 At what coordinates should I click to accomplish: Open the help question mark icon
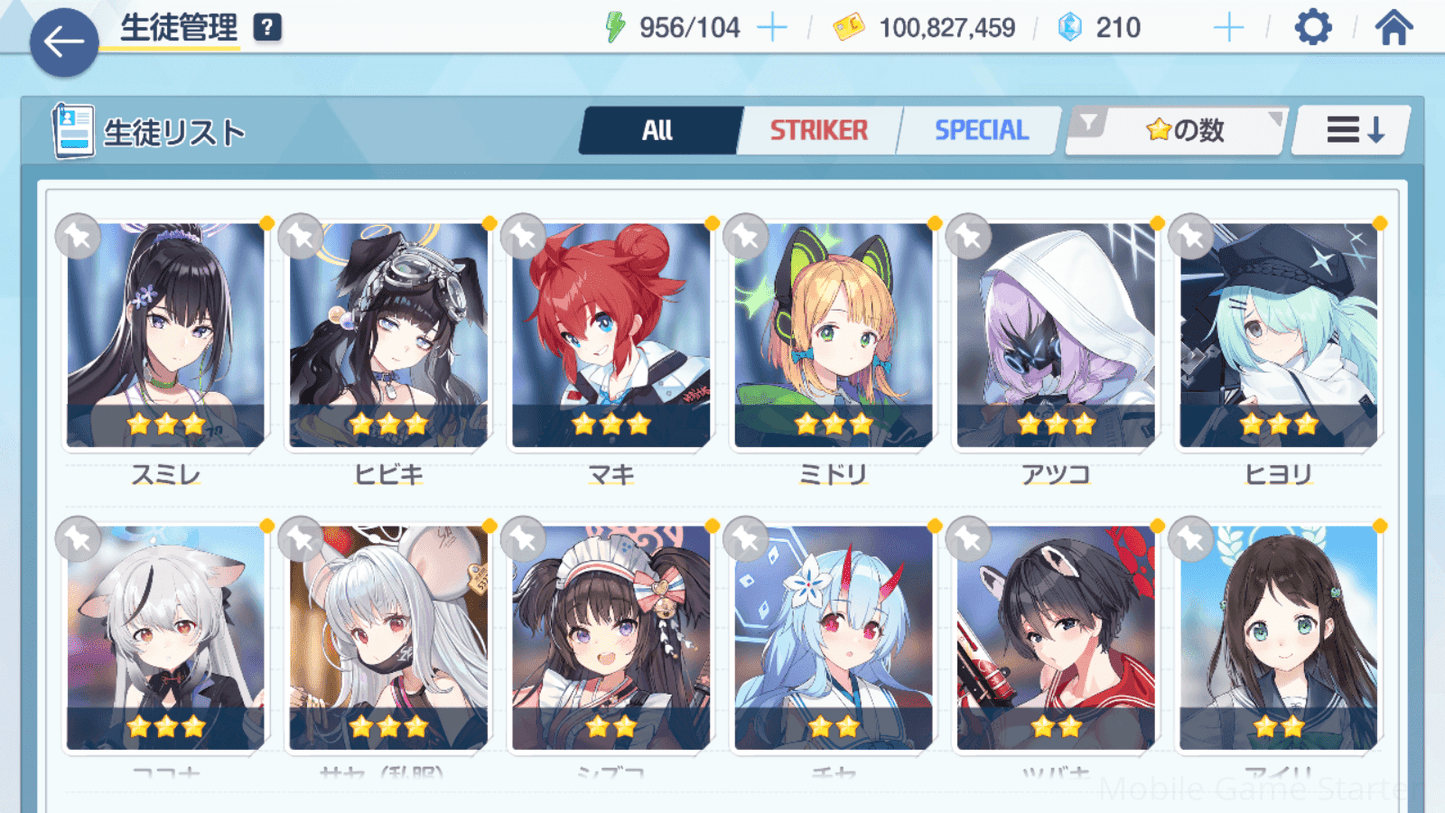[x=267, y=28]
